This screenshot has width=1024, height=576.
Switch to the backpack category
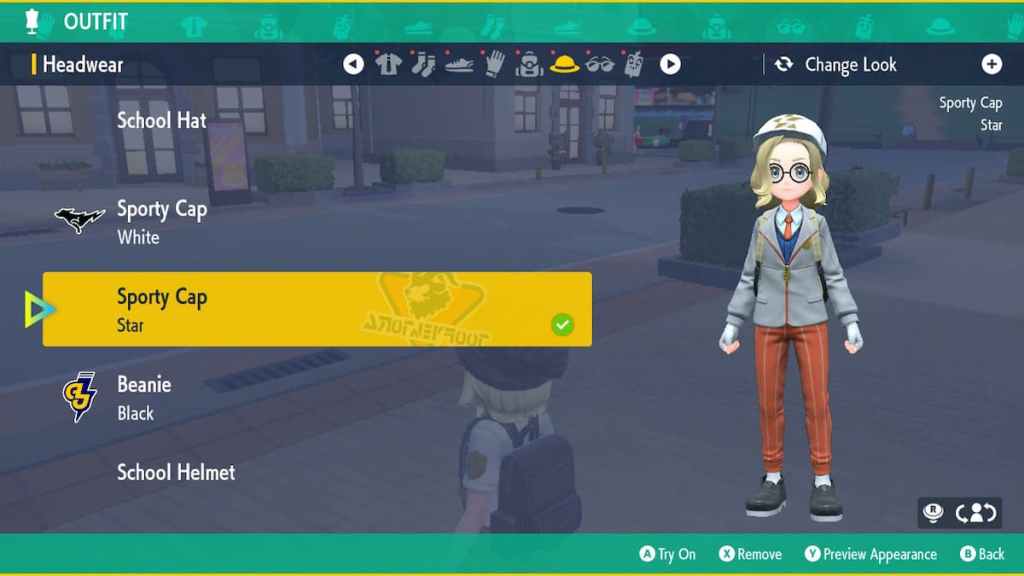click(x=529, y=65)
